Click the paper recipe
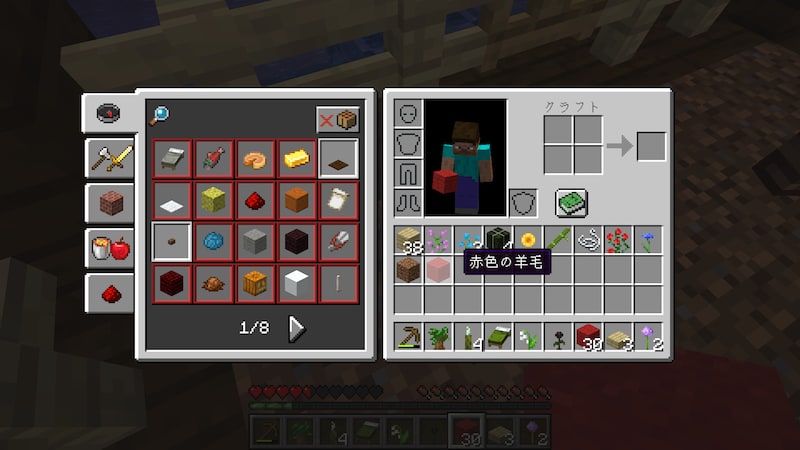This screenshot has height=450, width=800. tap(338, 200)
